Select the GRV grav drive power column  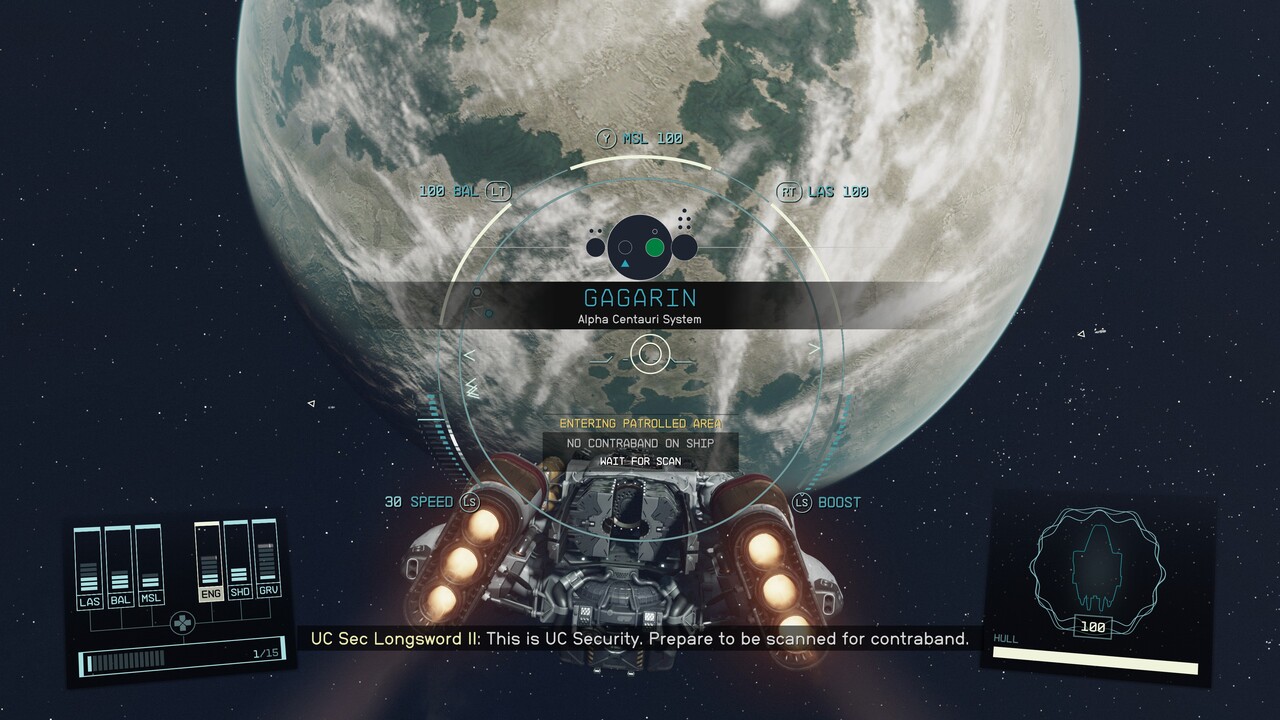(266, 564)
